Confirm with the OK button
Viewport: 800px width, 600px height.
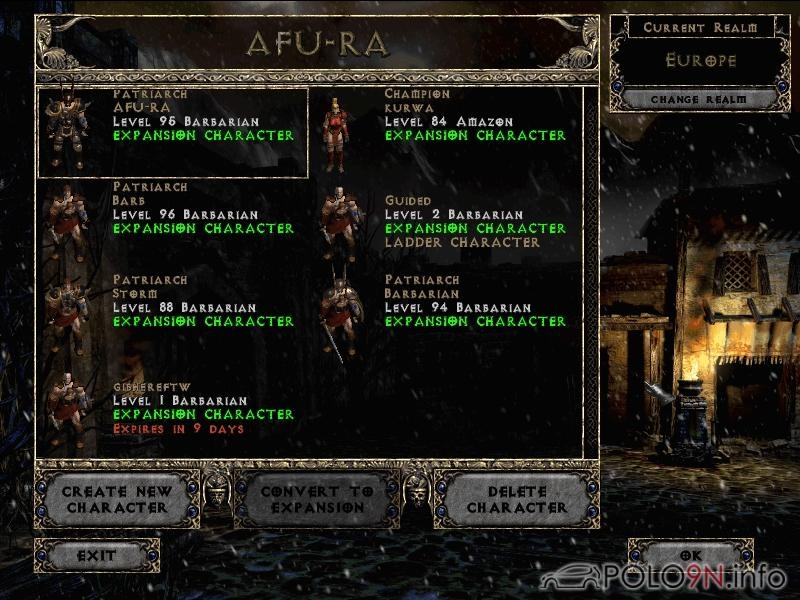[x=691, y=555]
